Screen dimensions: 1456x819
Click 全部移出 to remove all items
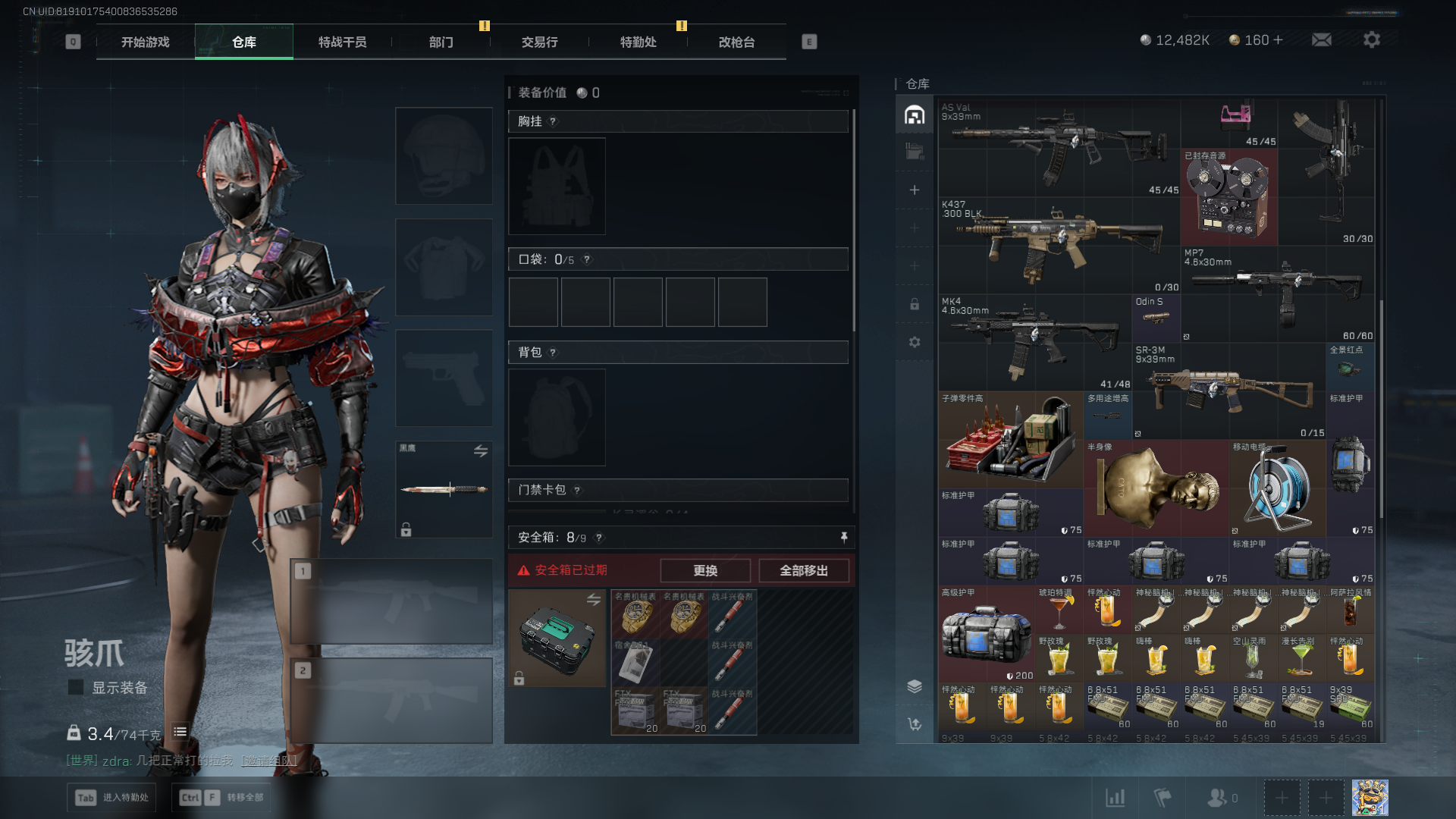804,571
